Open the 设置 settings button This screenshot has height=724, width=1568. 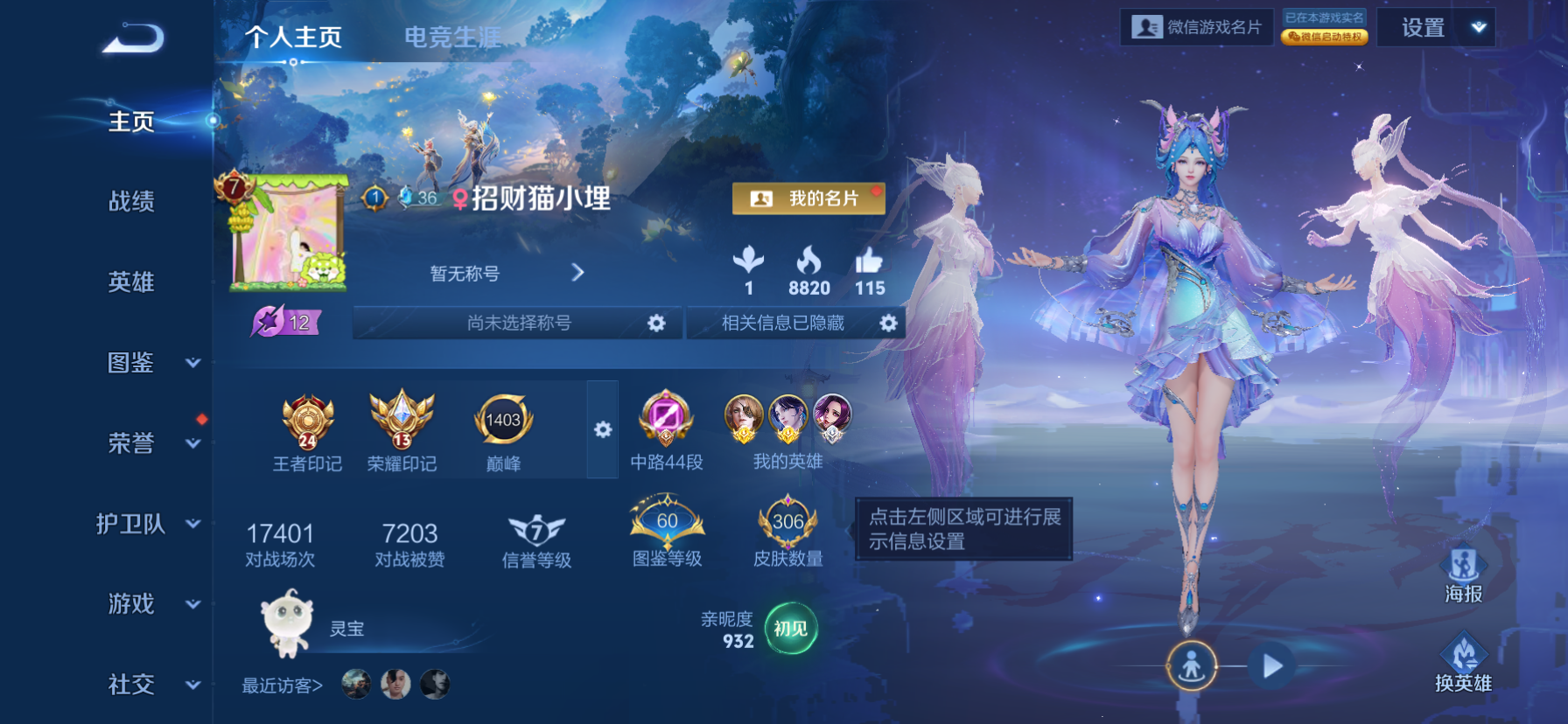point(1423,26)
